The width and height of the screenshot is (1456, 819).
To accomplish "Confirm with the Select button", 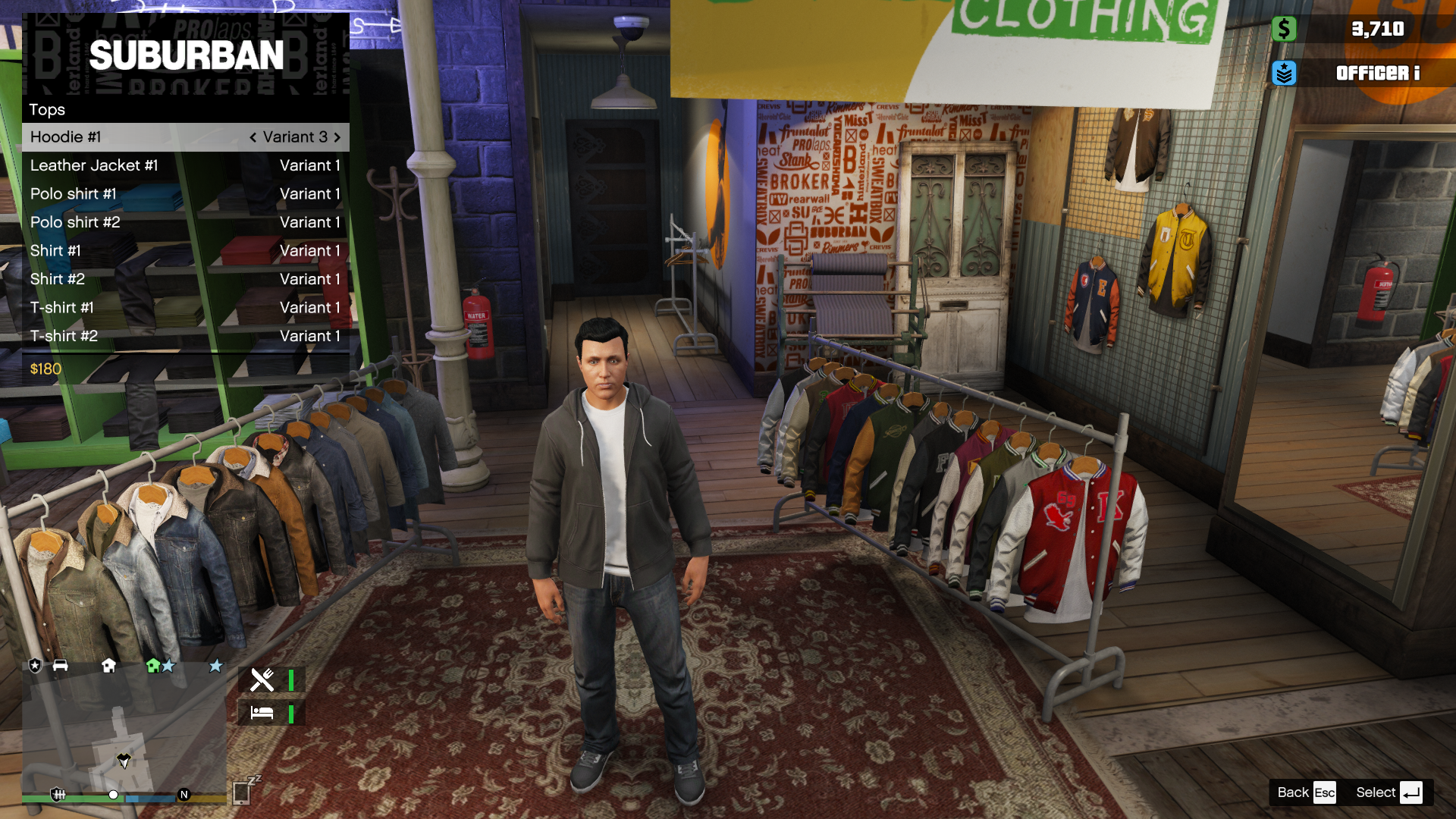I will point(1389,792).
